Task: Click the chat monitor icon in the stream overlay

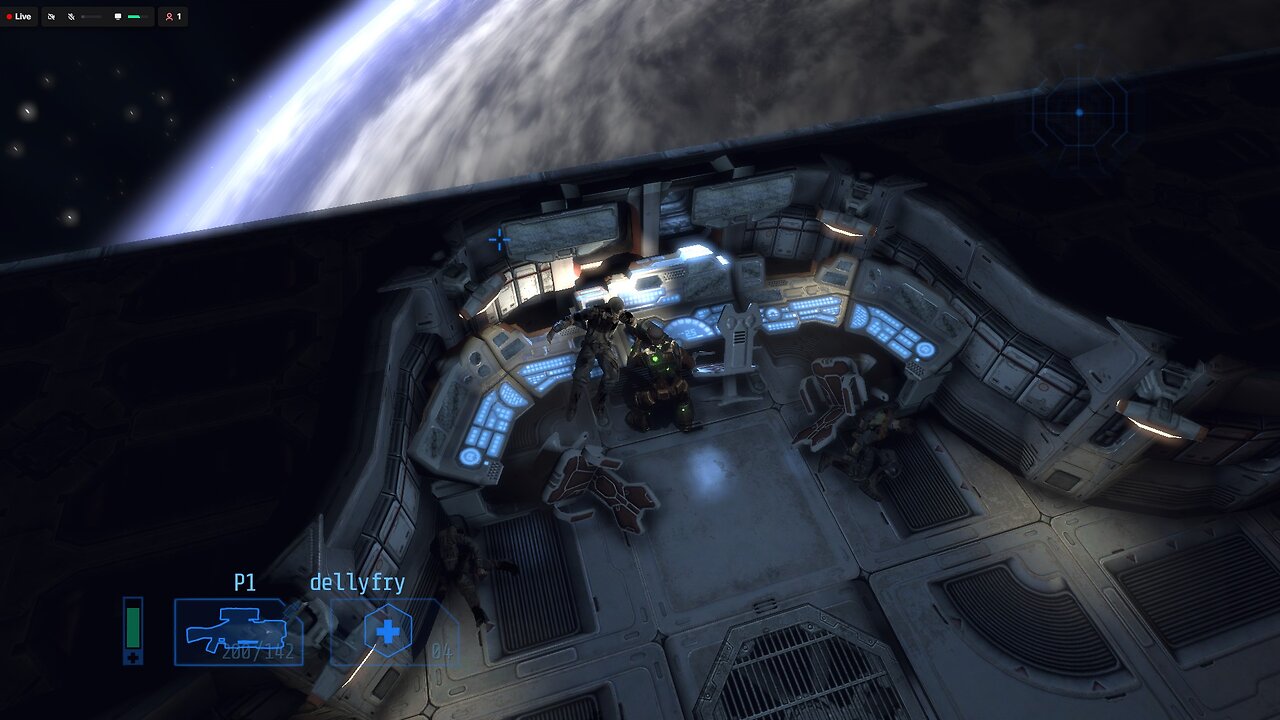Action: (x=118, y=16)
